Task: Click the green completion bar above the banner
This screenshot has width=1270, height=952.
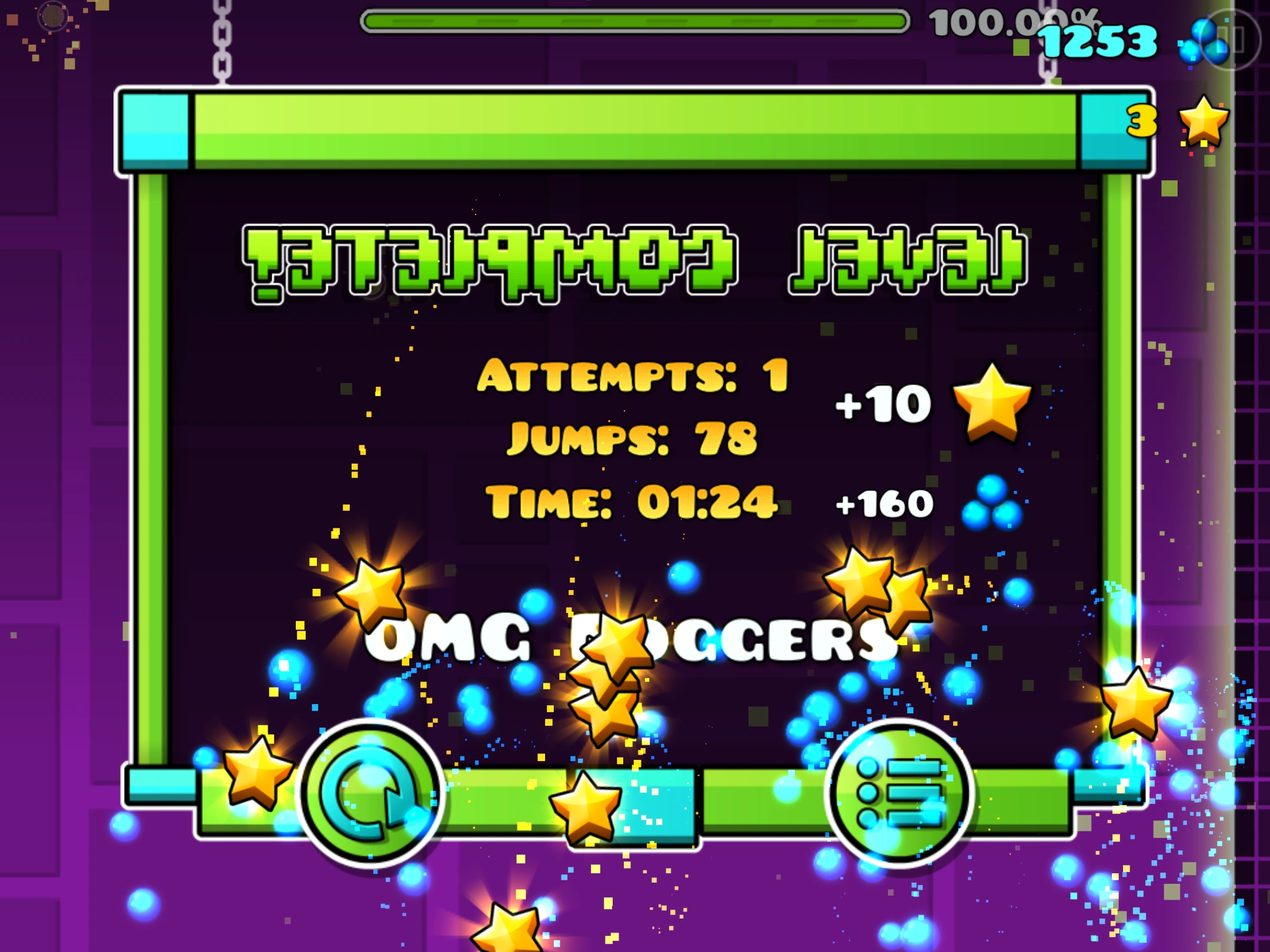Action: click(x=635, y=129)
